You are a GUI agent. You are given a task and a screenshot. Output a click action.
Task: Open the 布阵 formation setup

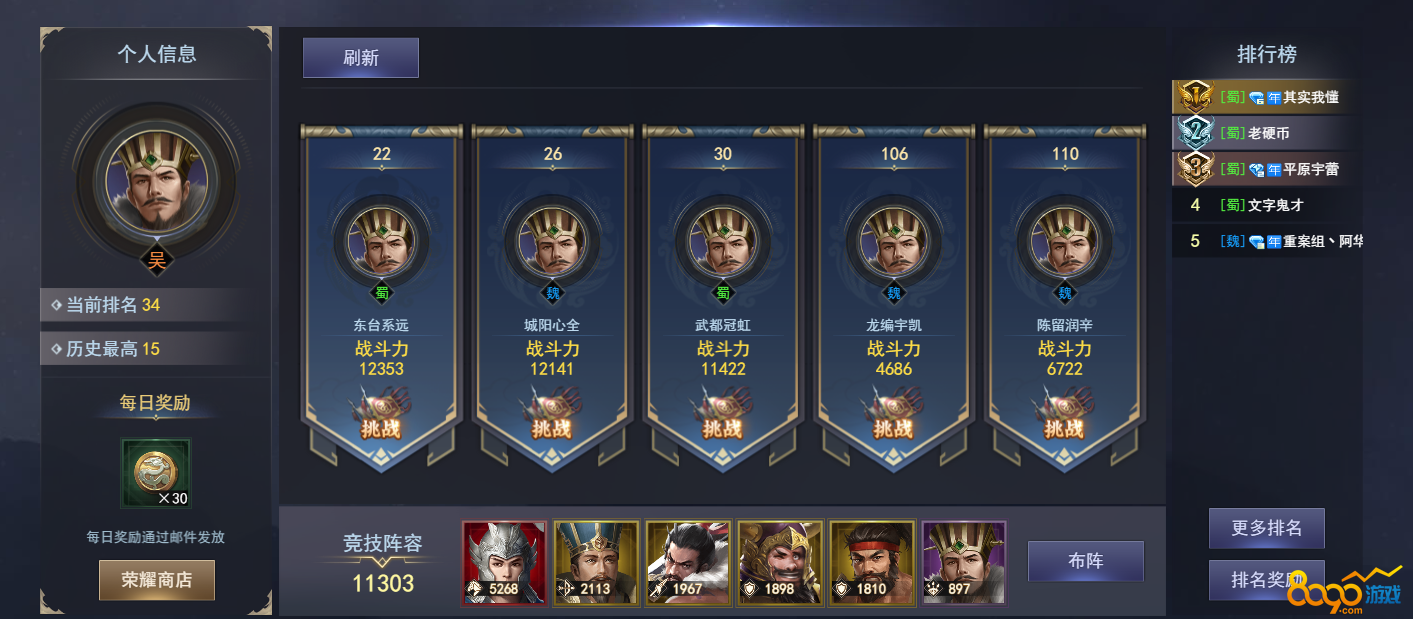click(1085, 561)
